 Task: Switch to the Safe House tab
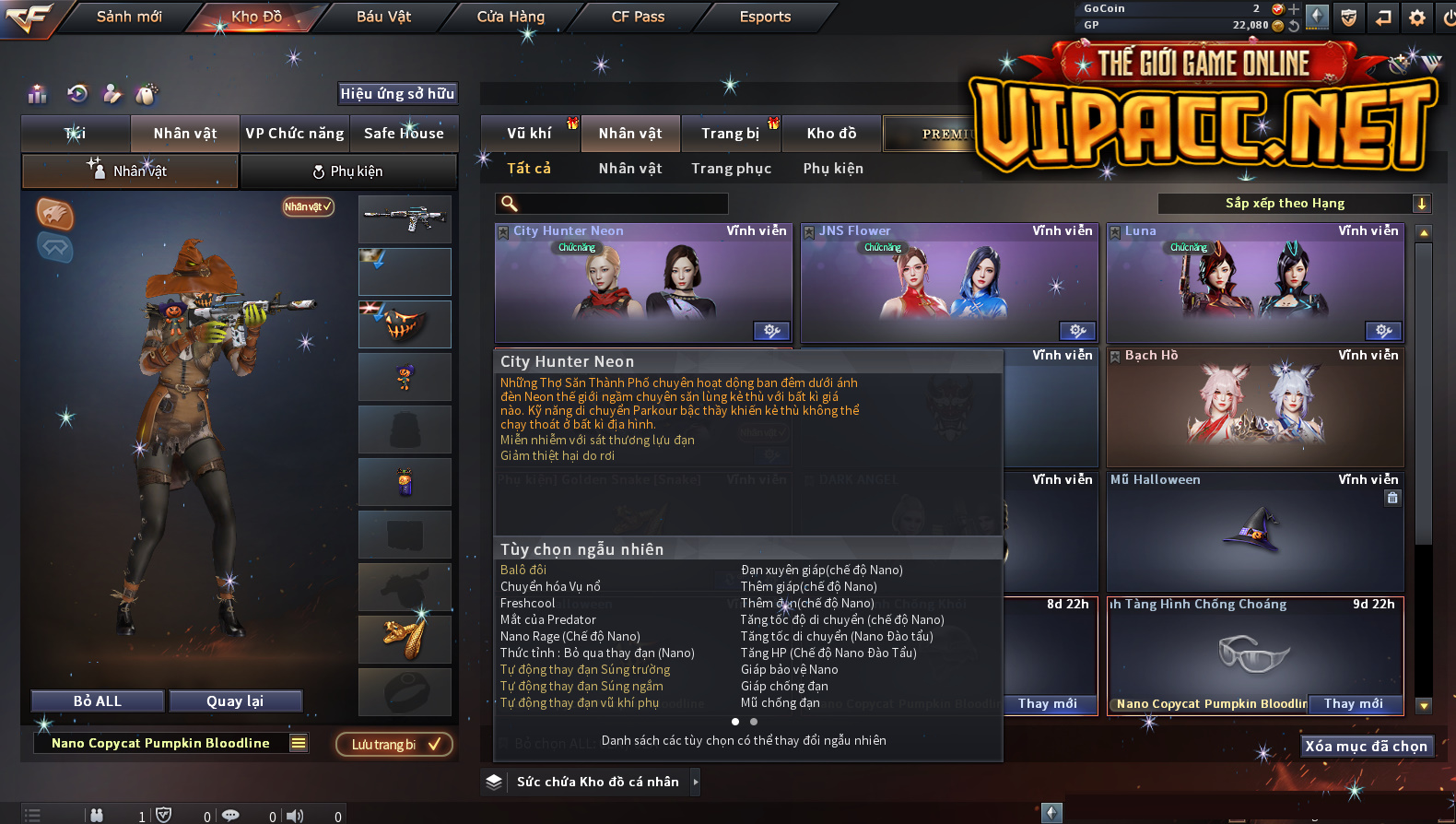tap(404, 134)
